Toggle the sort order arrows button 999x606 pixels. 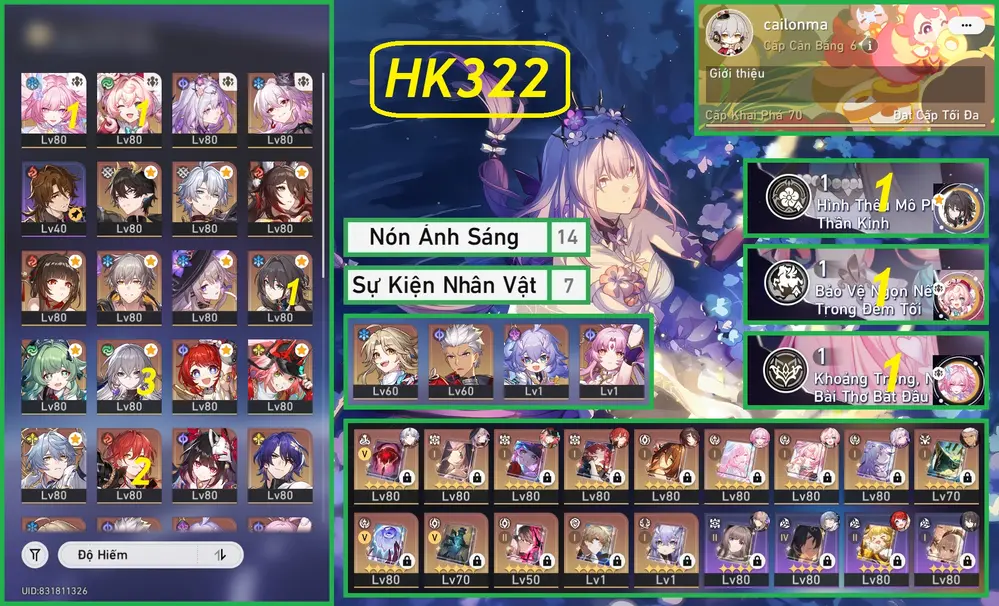click(x=219, y=554)
